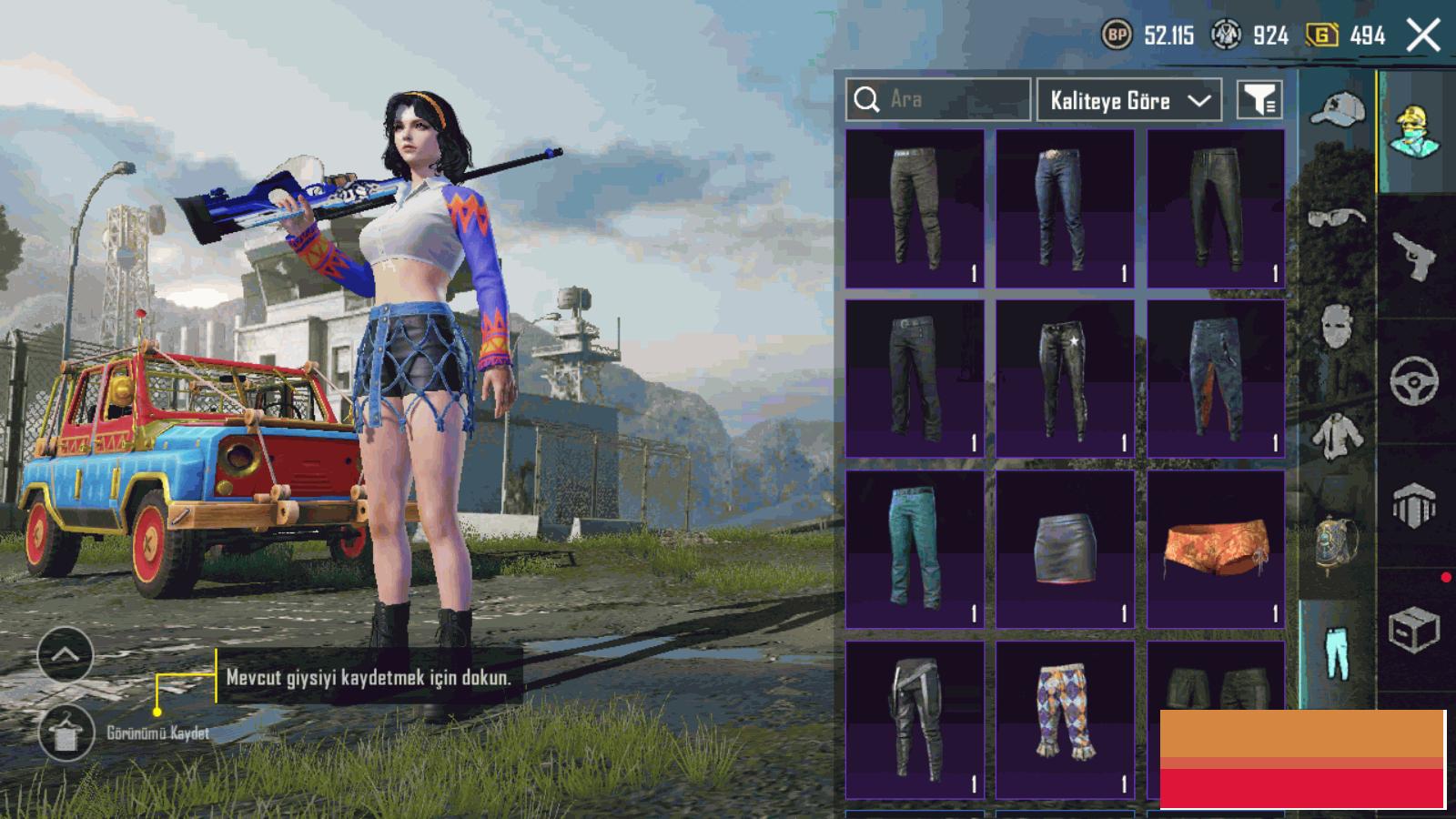Pick the harlequin diamond-pattern pants
Viewport: 1456px width, 819px height.
(1065, 720)
